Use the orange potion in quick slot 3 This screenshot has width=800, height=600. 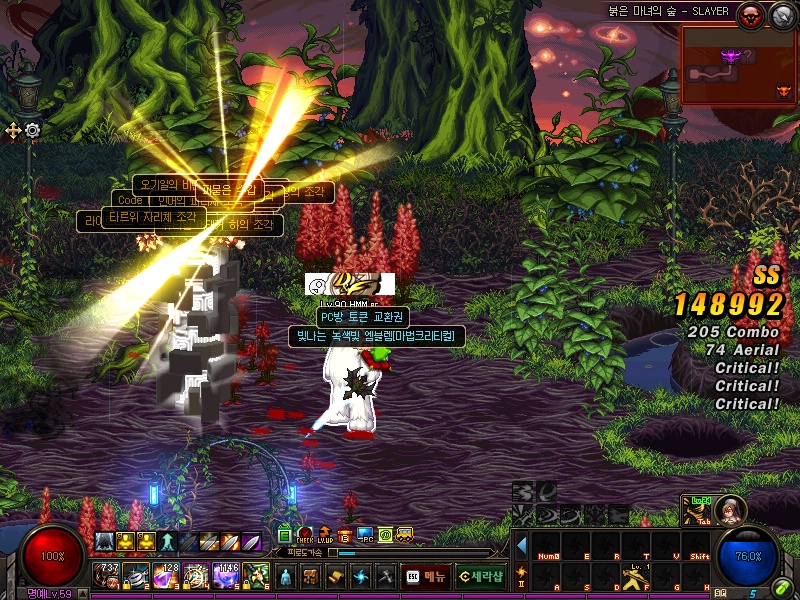tap(167, 575)
